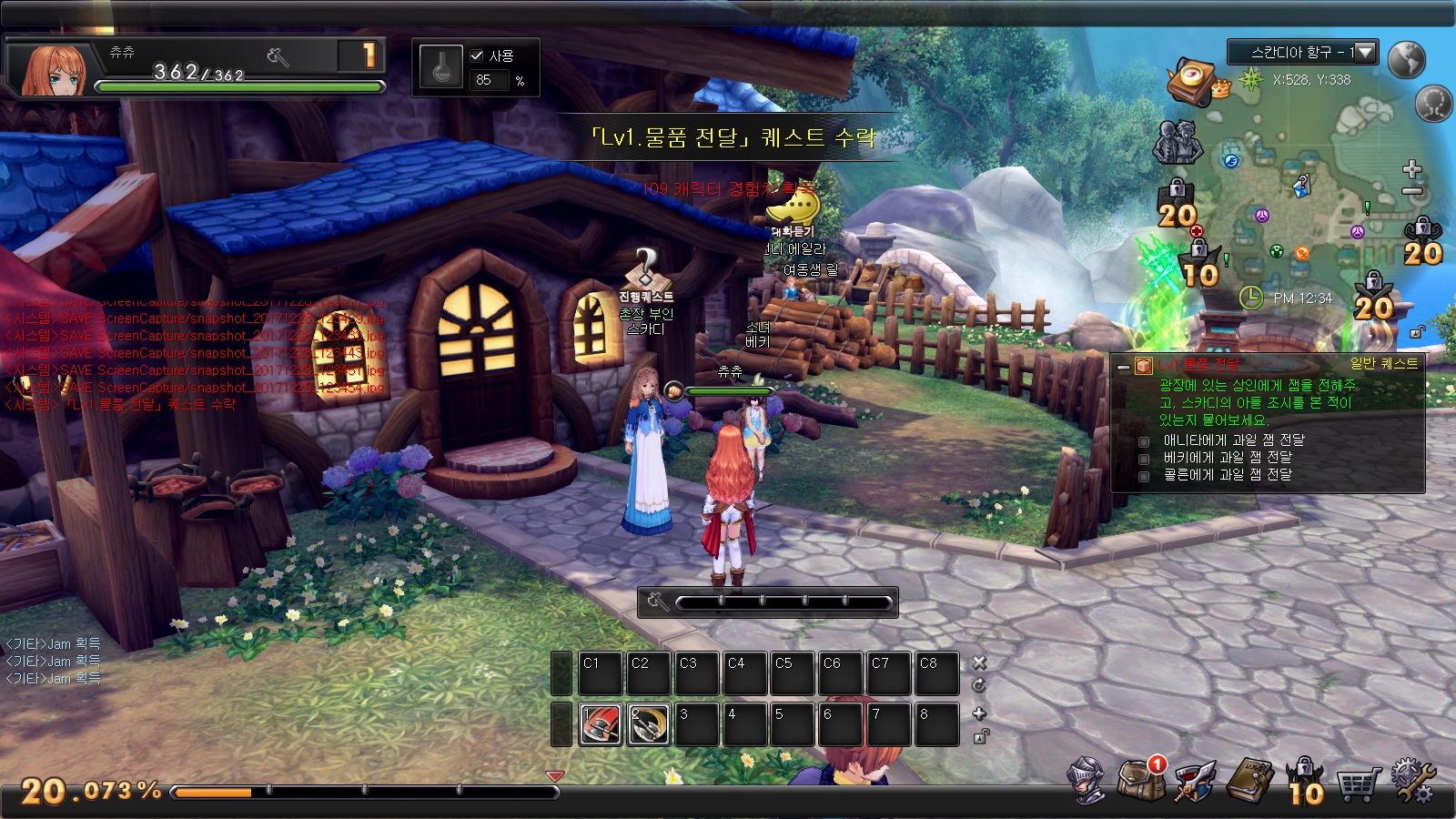
Task: Open the brown journal book icon
Action: (1250, 781)
